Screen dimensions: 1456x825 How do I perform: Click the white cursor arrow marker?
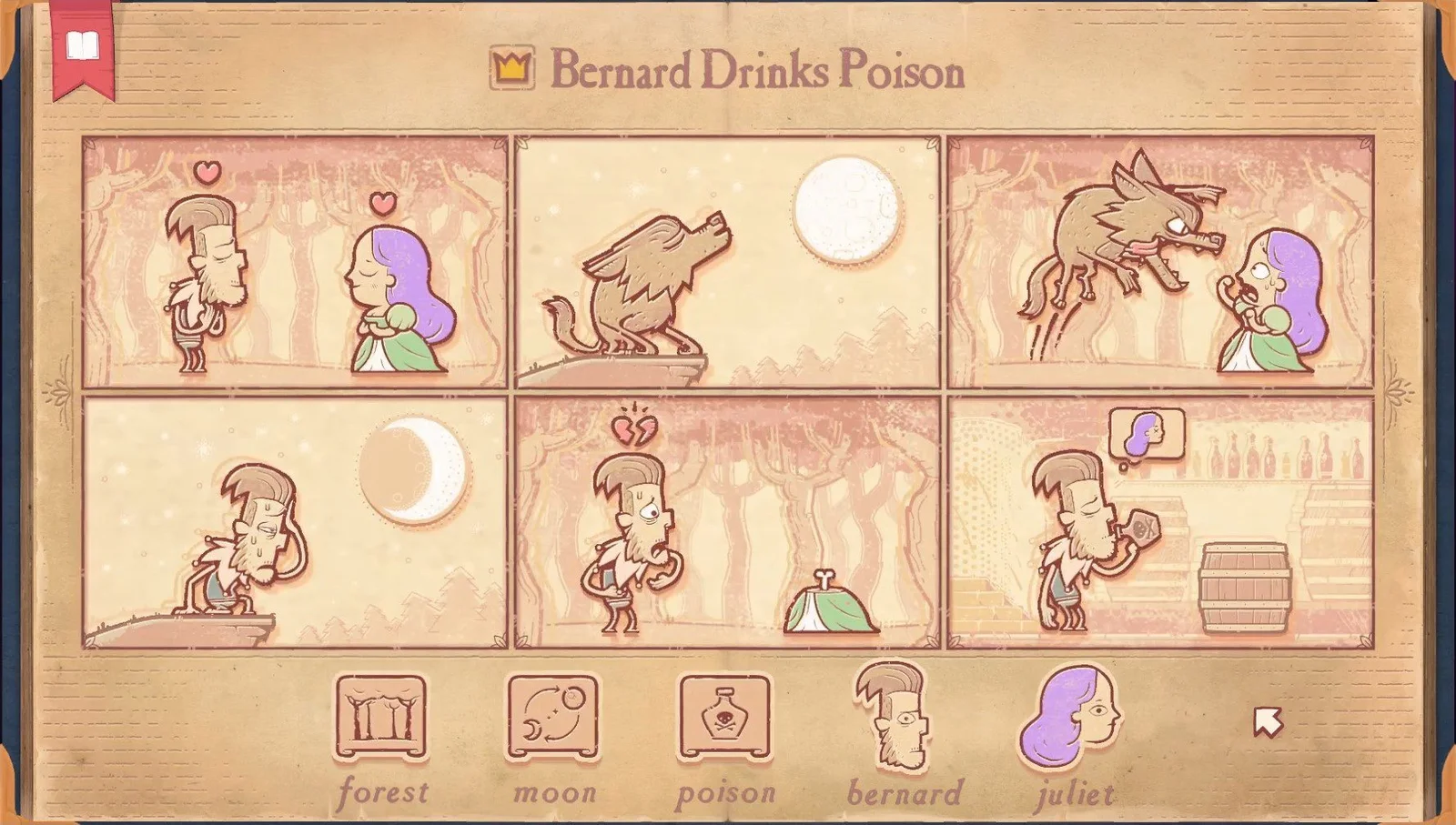1266,721
